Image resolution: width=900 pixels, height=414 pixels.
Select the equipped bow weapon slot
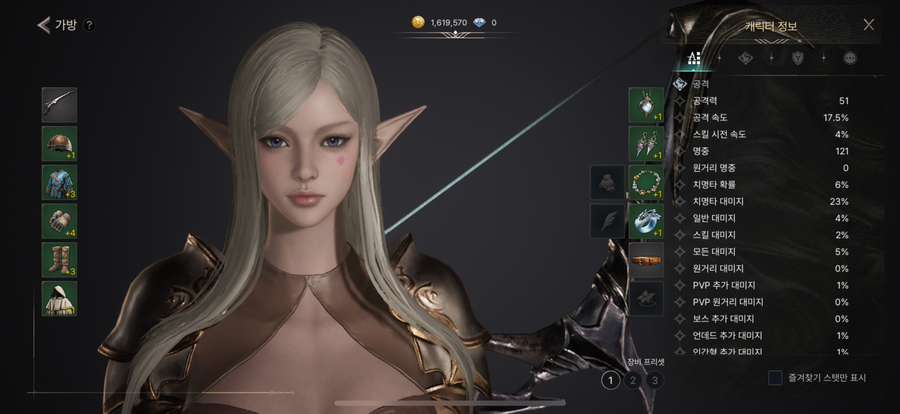[x=59, y=104]
